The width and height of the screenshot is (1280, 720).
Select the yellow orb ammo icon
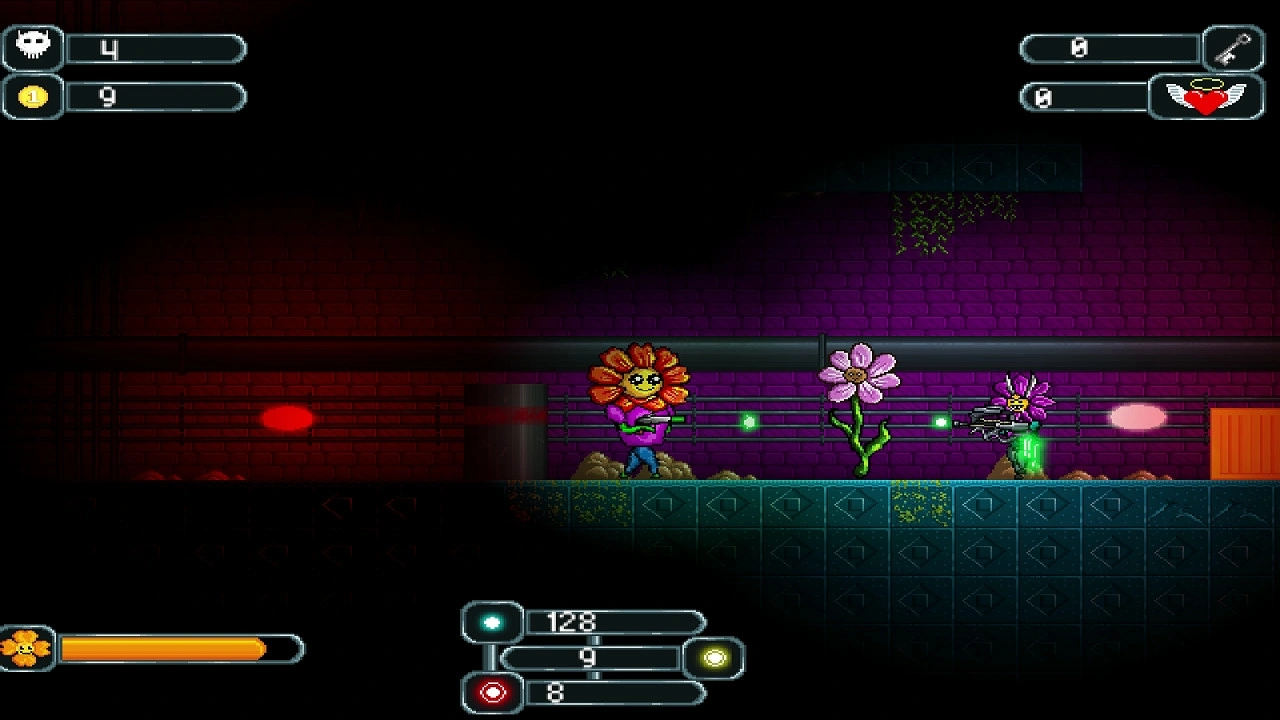coord(715,658)
